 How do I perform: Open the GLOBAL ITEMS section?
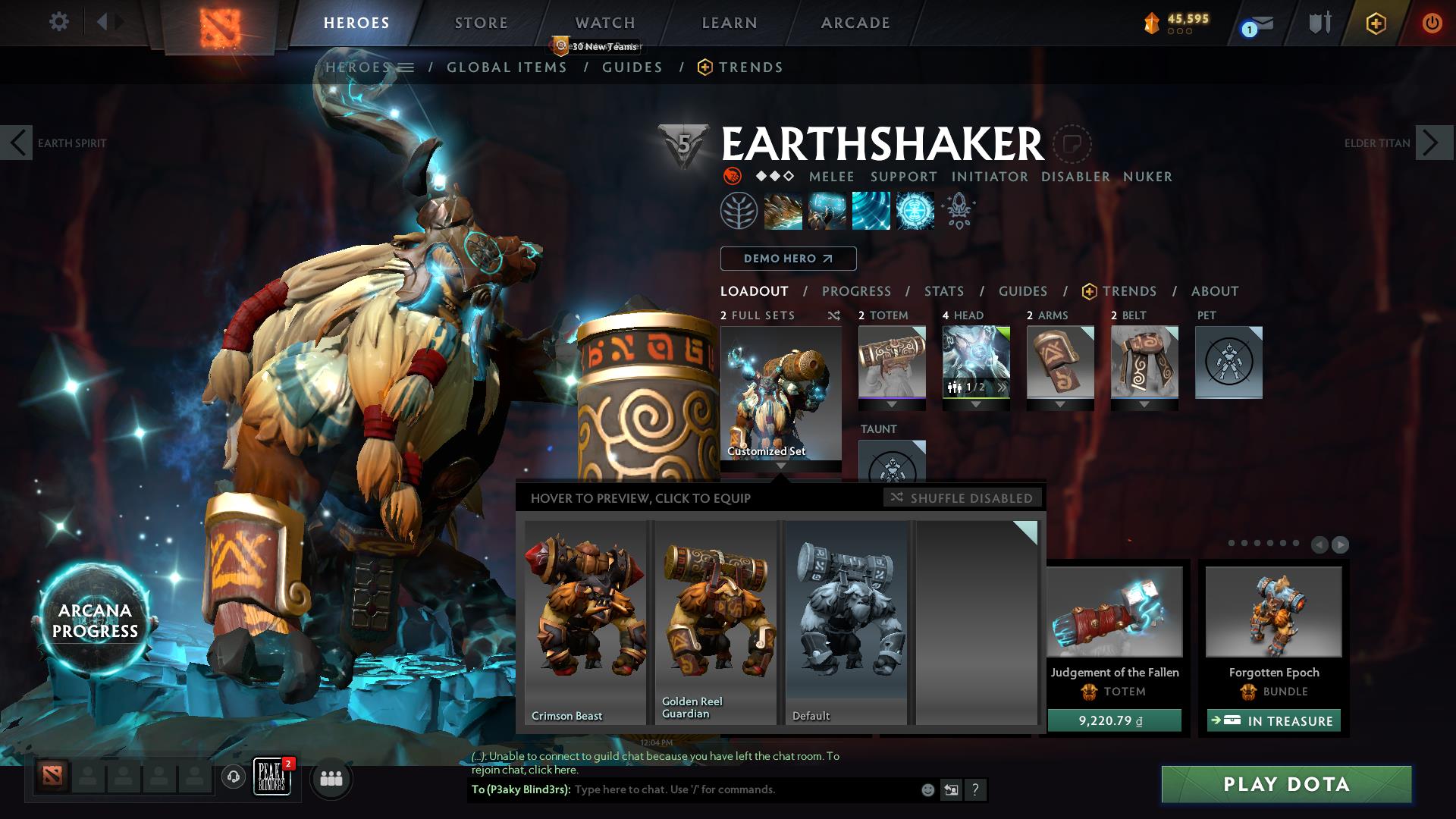[x=507, y=67]
